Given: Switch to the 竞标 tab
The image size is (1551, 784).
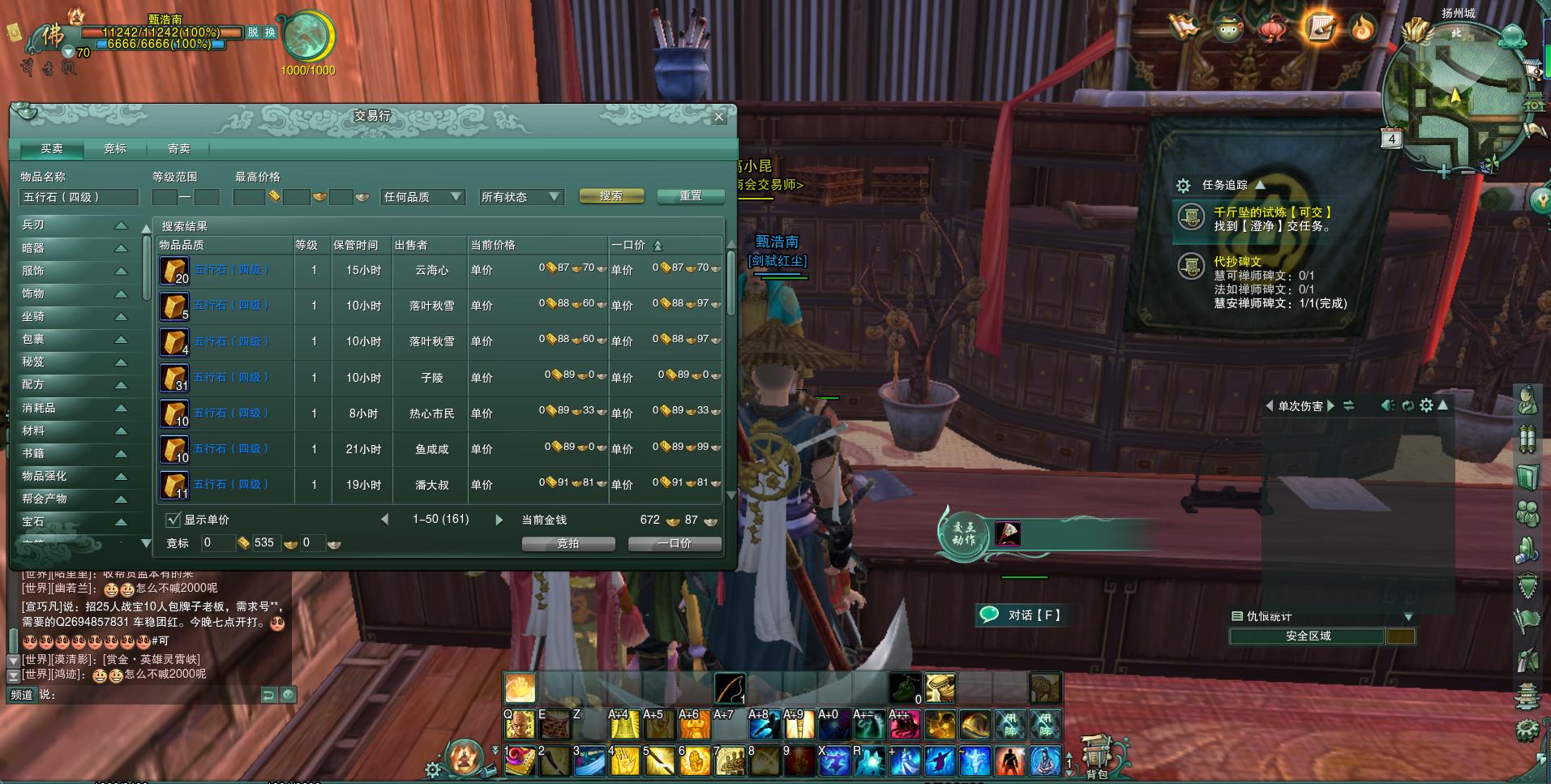Looking at the screenshot, I should (x=115, y=148).
